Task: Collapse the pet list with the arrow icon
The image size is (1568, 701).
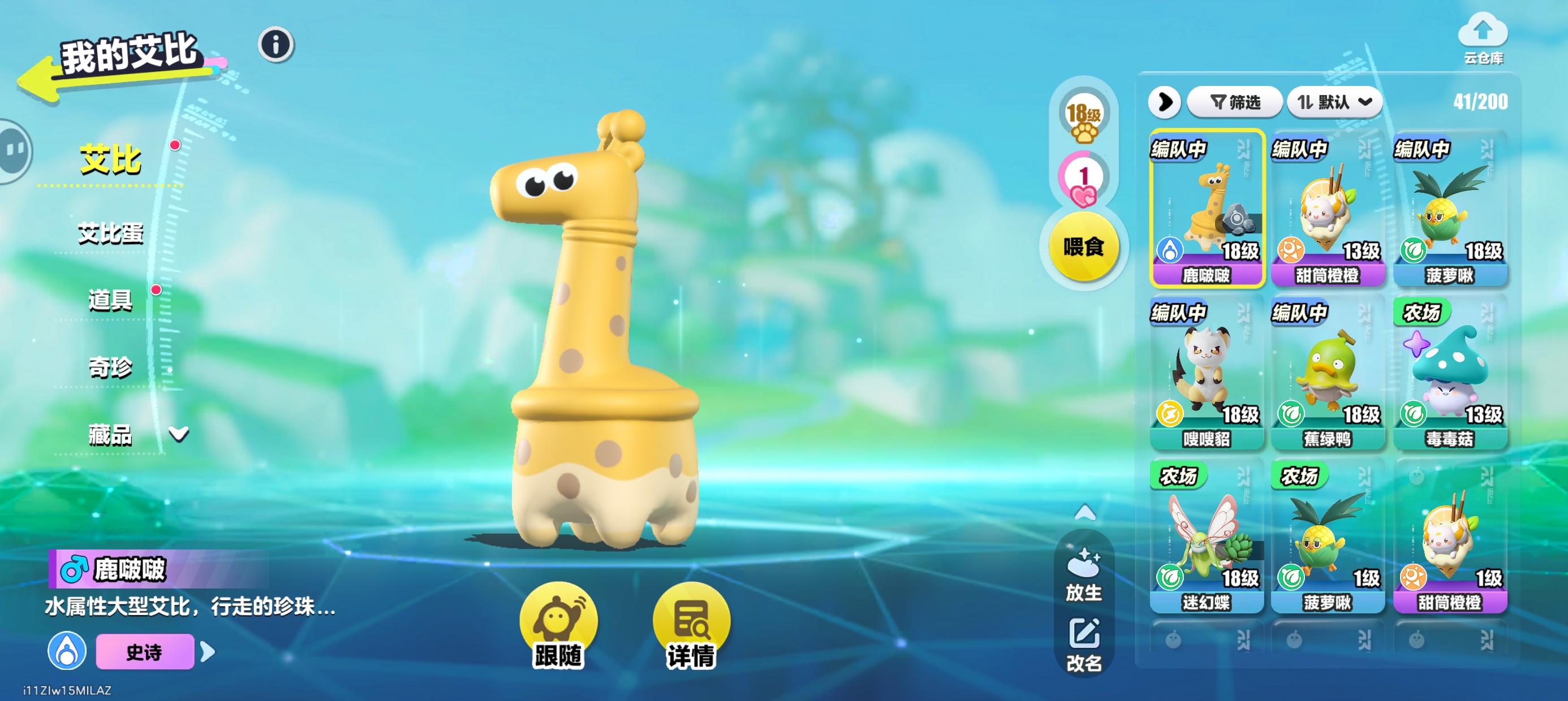Action: 1165,102
